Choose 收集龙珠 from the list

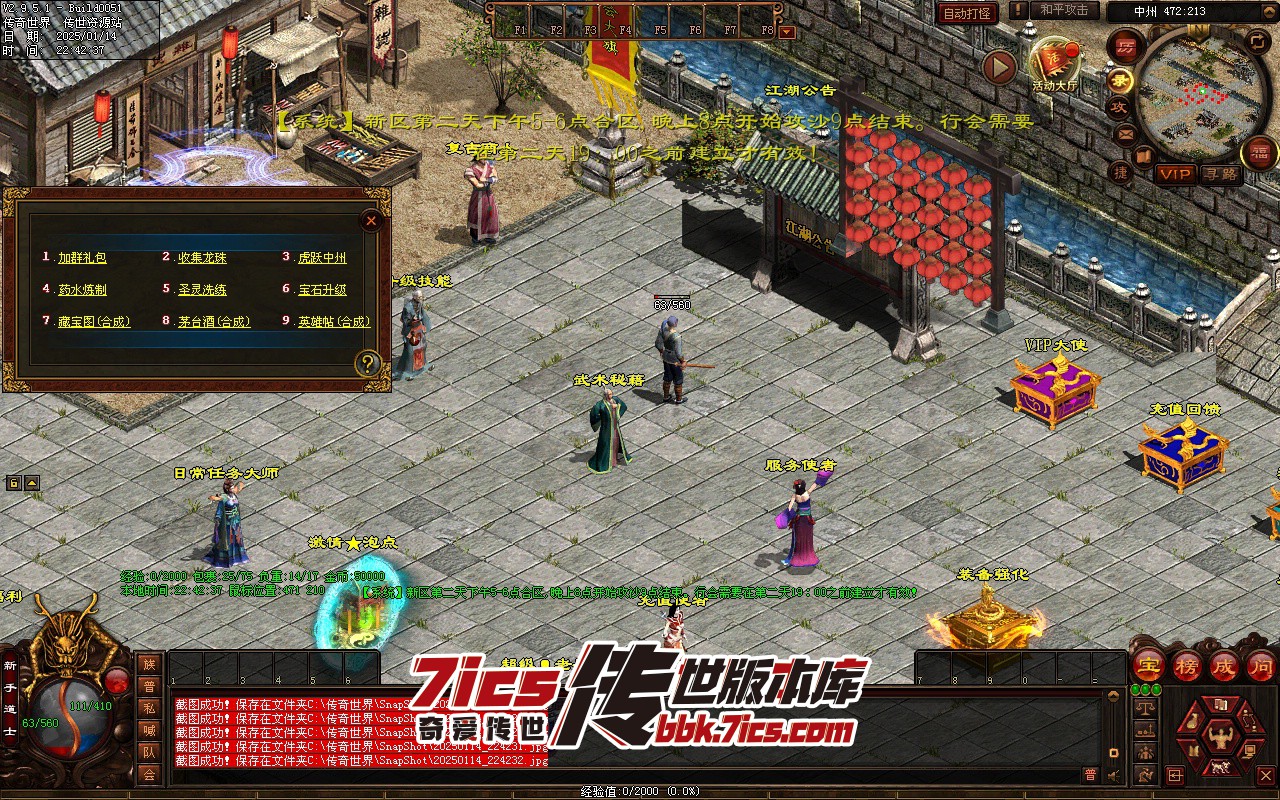coord(202,258)
